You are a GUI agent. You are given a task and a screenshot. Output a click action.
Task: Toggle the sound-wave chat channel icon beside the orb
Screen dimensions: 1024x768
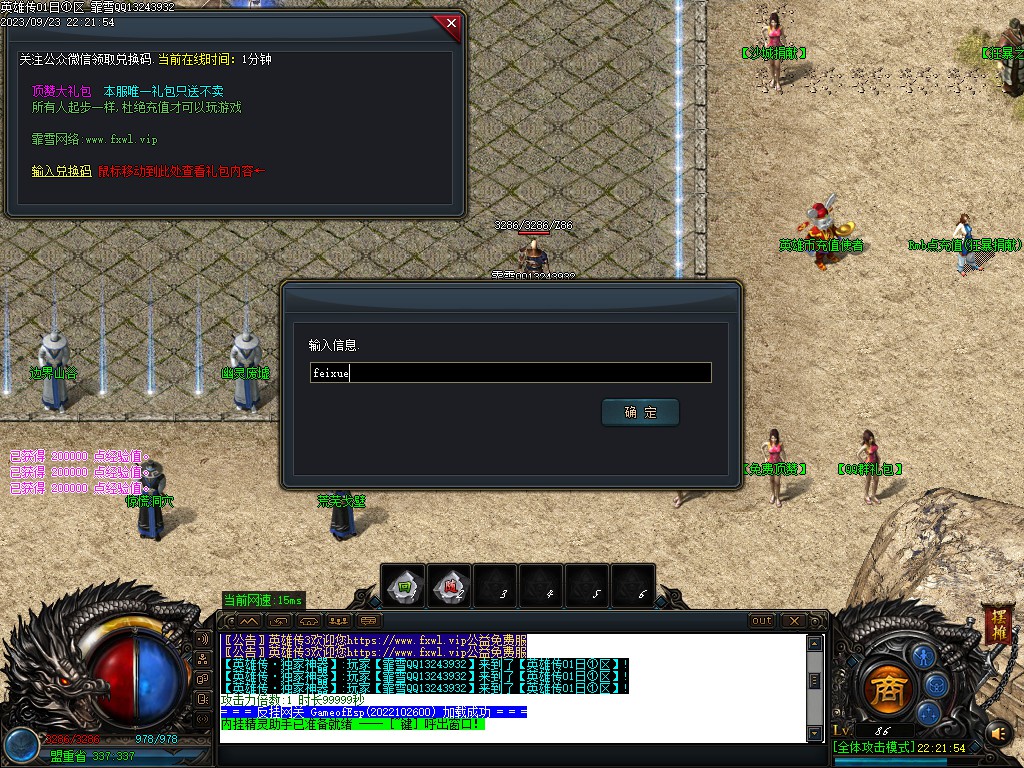click(203, 638)
